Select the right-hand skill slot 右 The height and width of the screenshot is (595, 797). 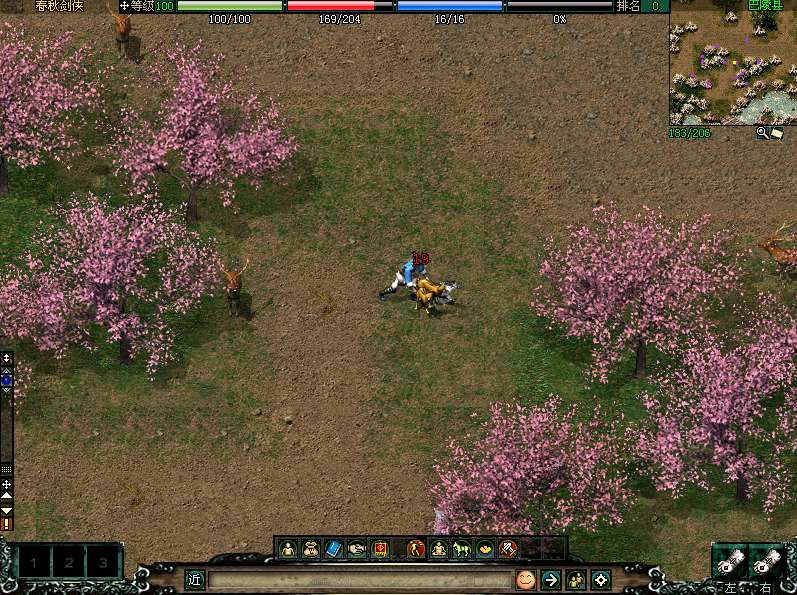pos(767,562)
